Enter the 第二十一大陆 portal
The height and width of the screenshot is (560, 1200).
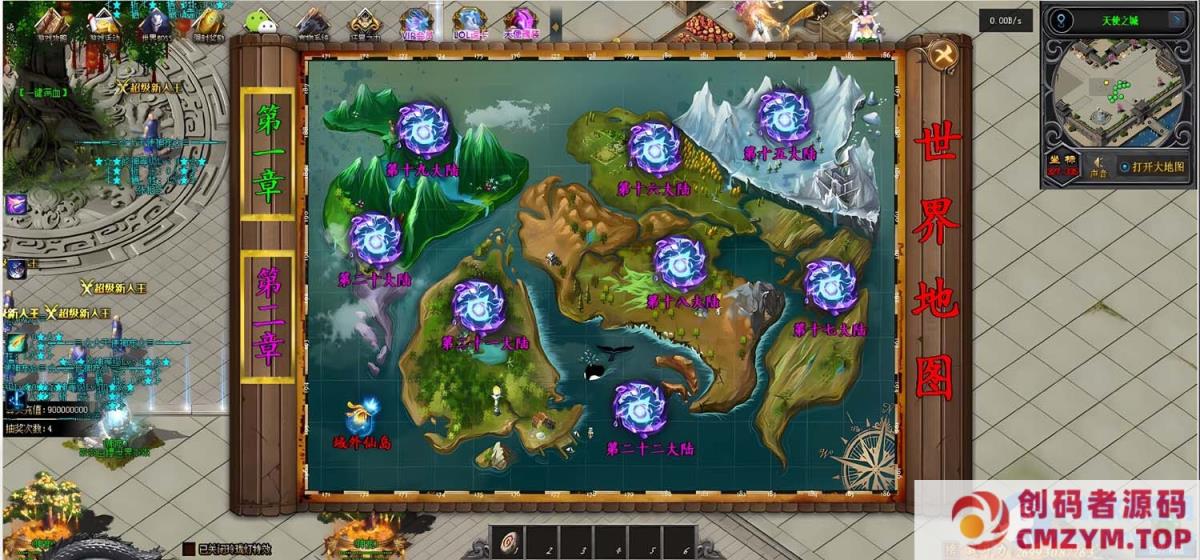[478, 305]
